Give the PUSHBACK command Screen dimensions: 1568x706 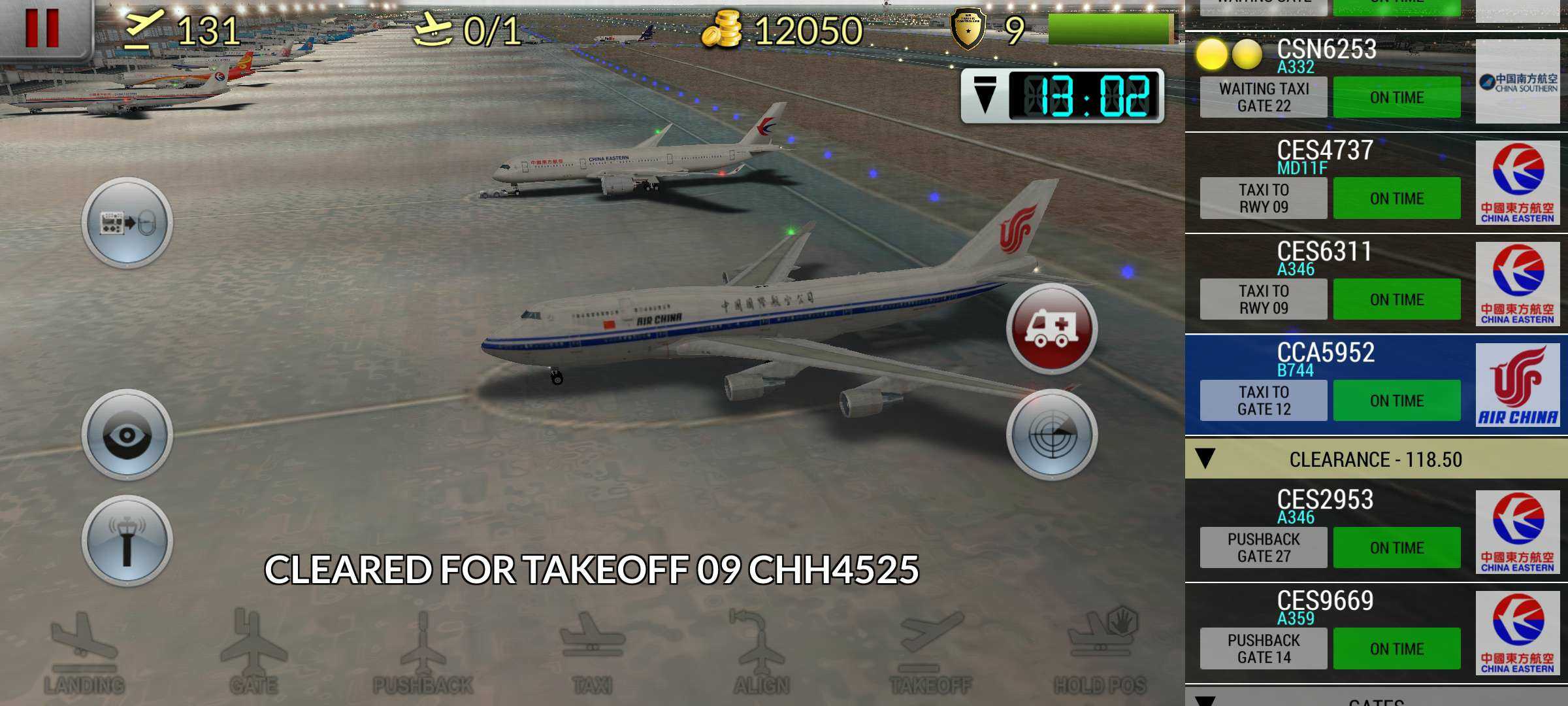[423, 652]
